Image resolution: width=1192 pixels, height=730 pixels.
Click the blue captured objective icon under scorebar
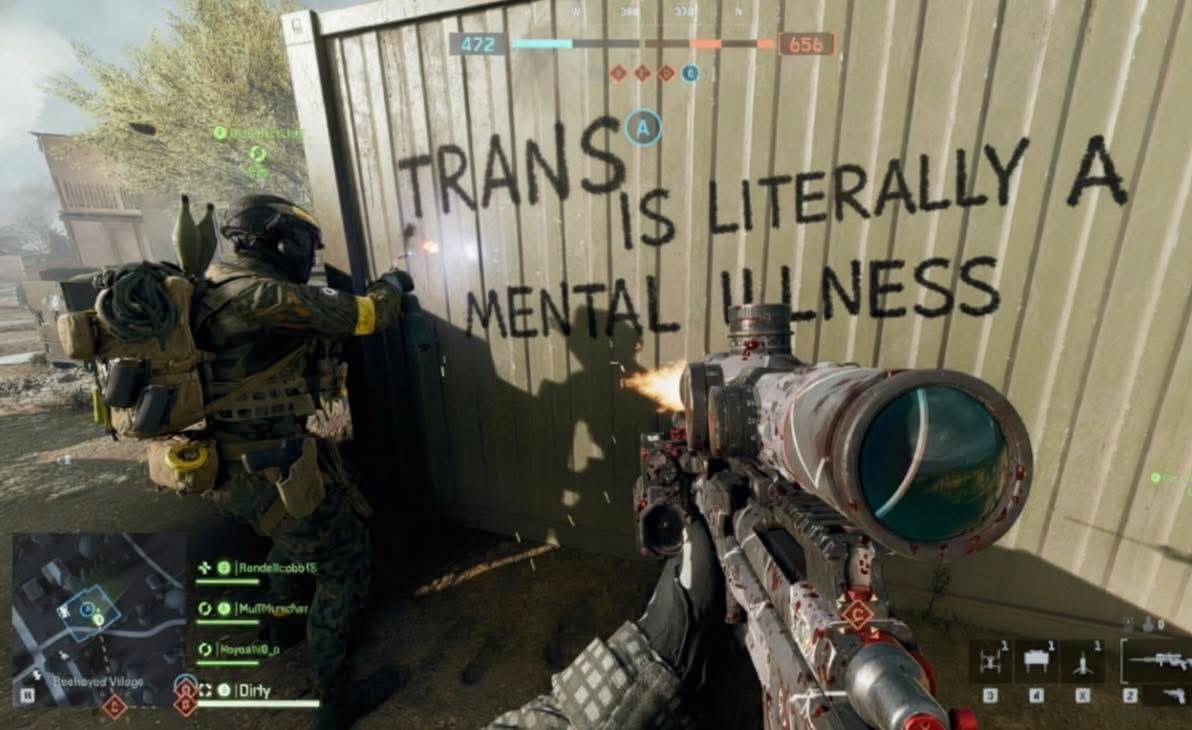tap(690, 73)
